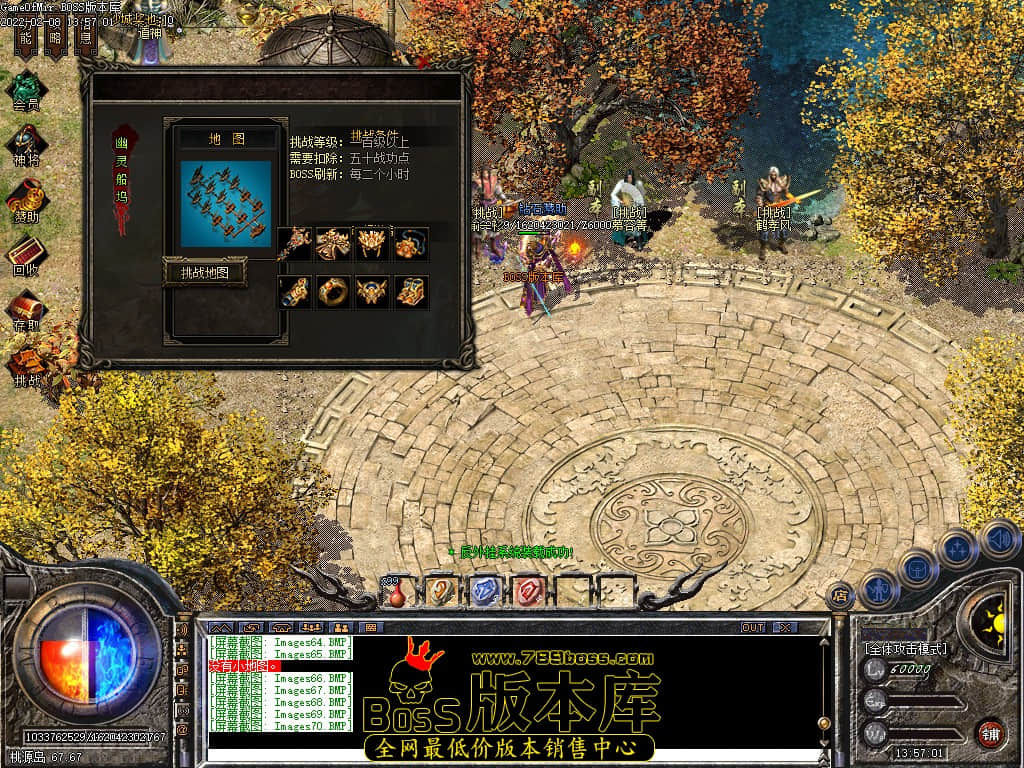Select the blue map preview thumbnail

click(x=225, y=203)
